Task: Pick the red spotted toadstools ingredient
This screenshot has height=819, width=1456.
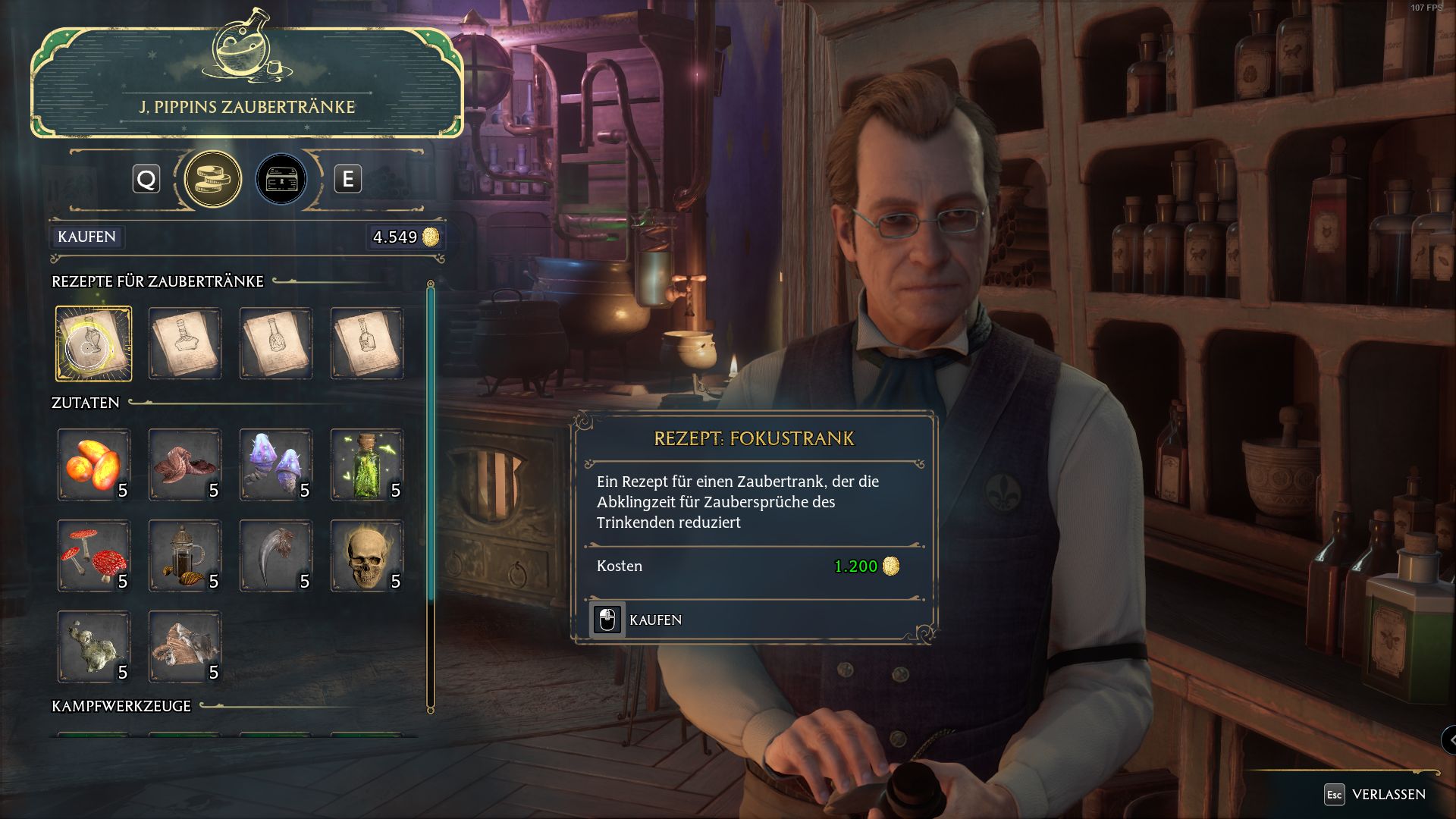Action: [x=93, y=556]
